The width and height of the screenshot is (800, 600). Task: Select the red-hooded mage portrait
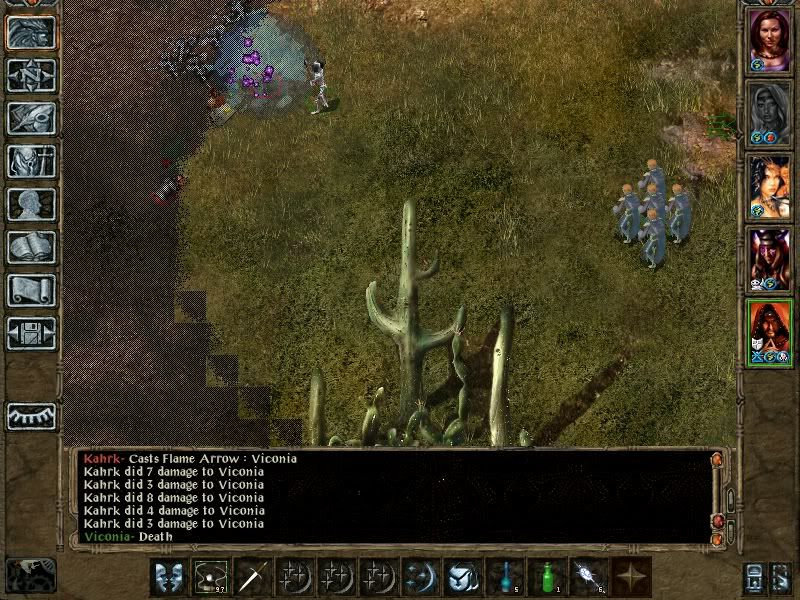tap(770, 332)
